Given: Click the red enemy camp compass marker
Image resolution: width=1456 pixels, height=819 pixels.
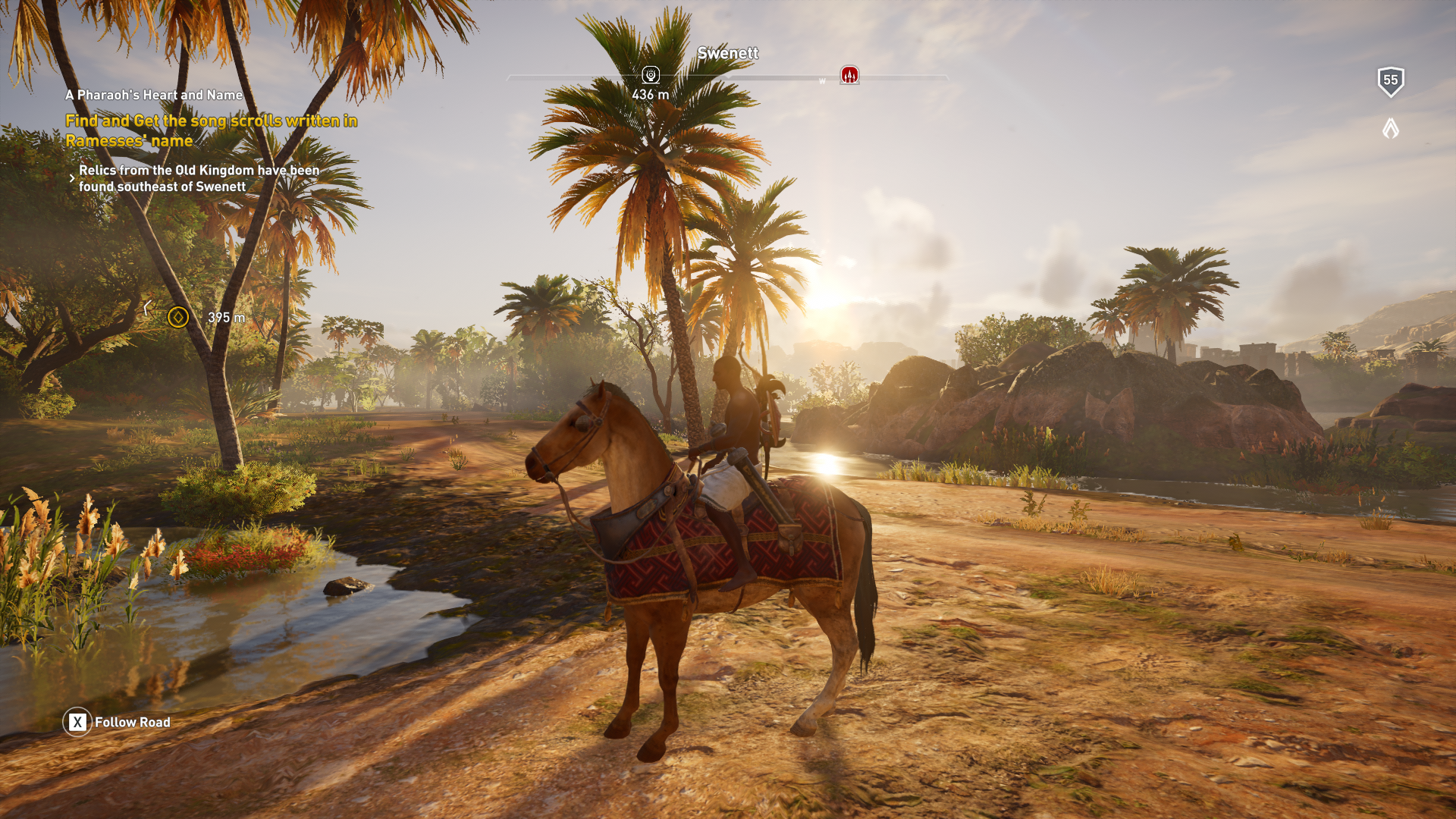Looking at the screenshot, I should pyautogui.click(x=849, y=74).
